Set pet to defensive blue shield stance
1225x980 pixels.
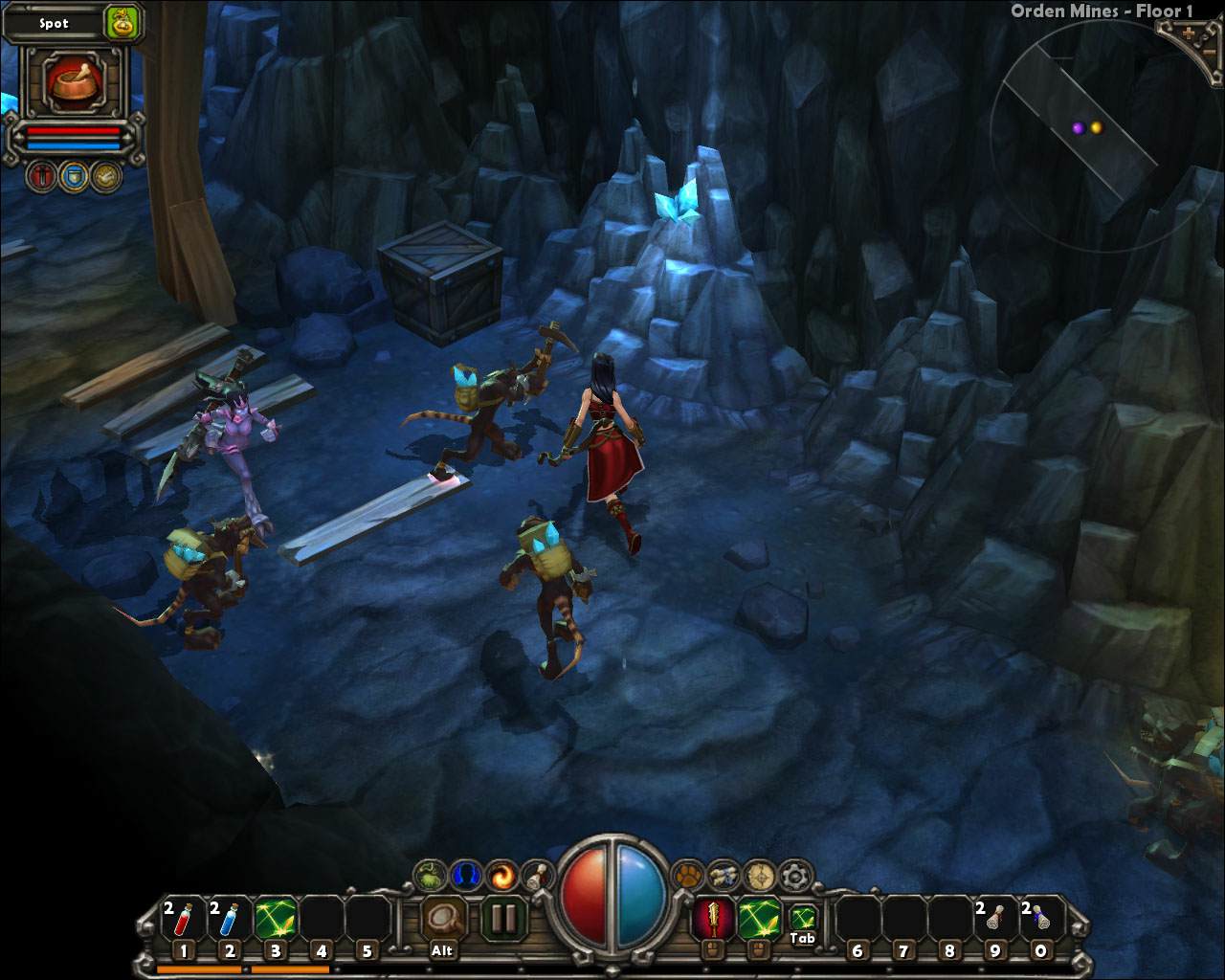(x=74, y=175)
